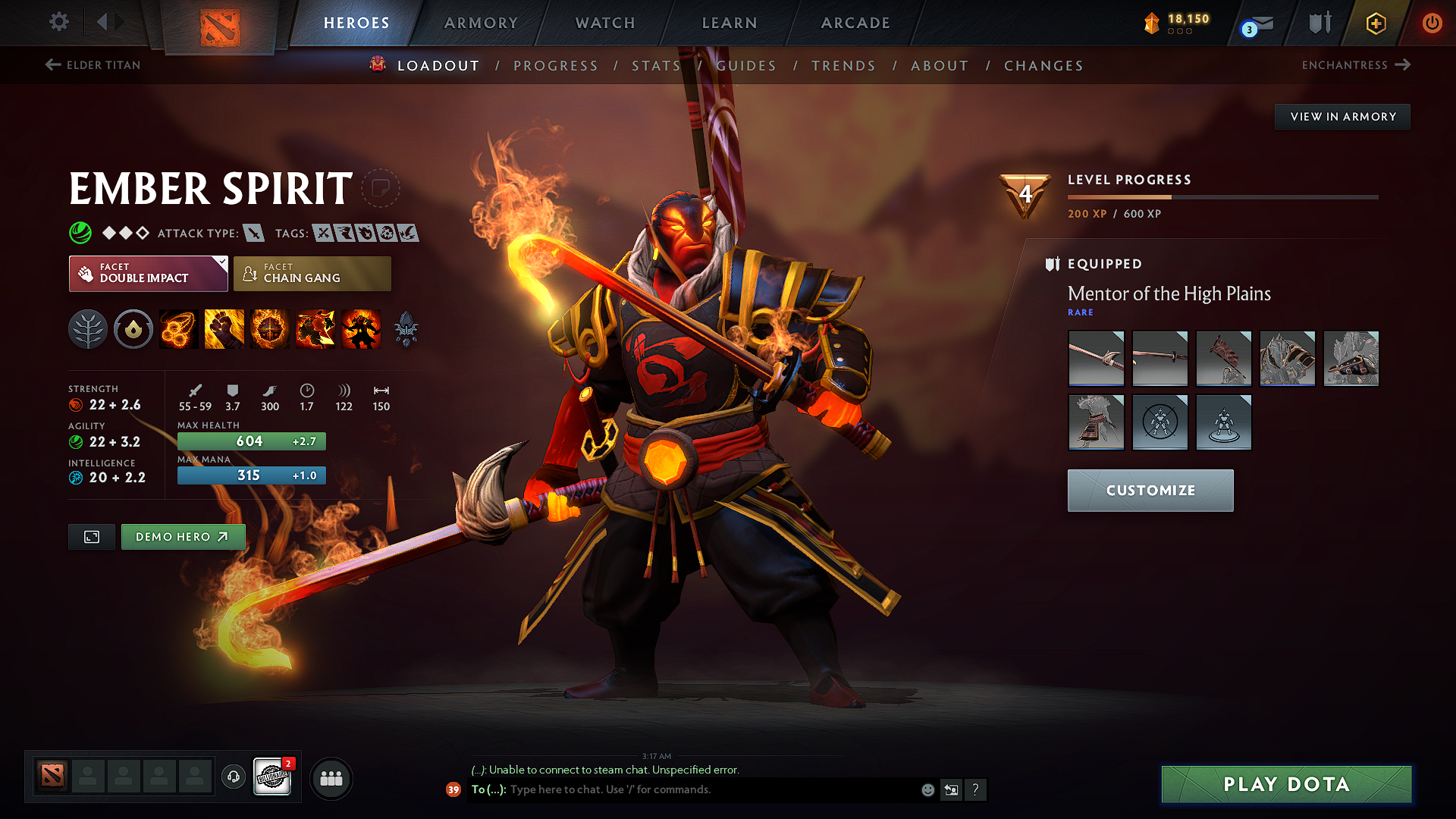Viewport: 1456px width, 819px height.
Task: Click the Level Progress XP bar
Action: [1221, 196]
